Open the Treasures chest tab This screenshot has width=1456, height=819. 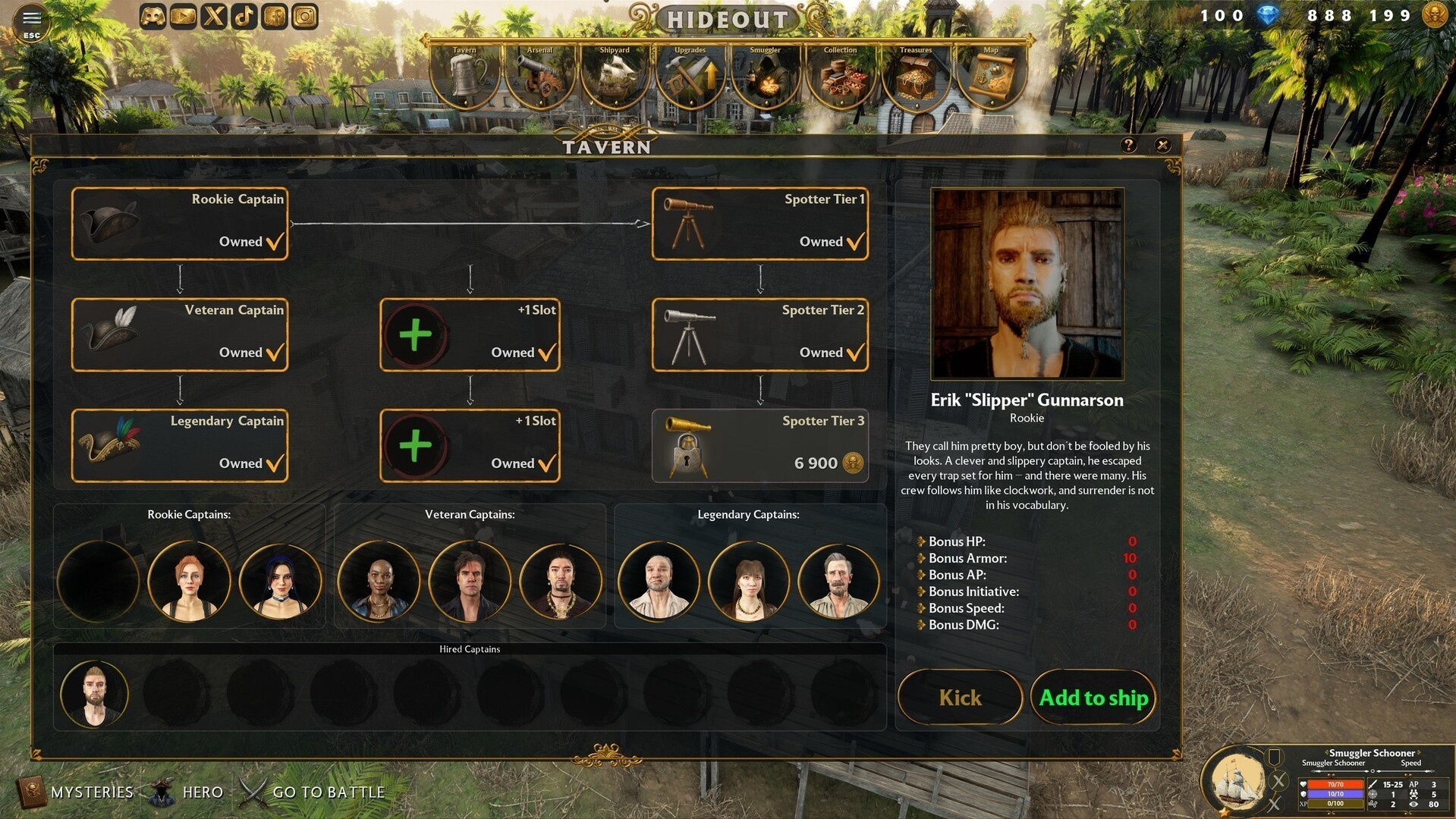click(x=916, y=76)
